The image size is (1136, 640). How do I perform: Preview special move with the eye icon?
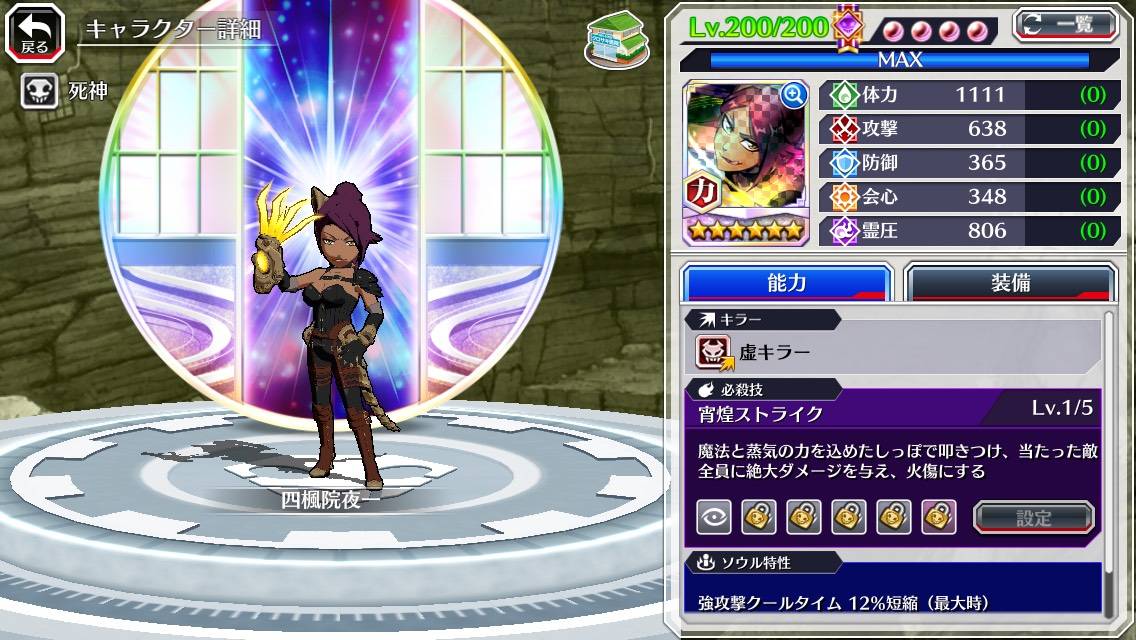point(713,517)
